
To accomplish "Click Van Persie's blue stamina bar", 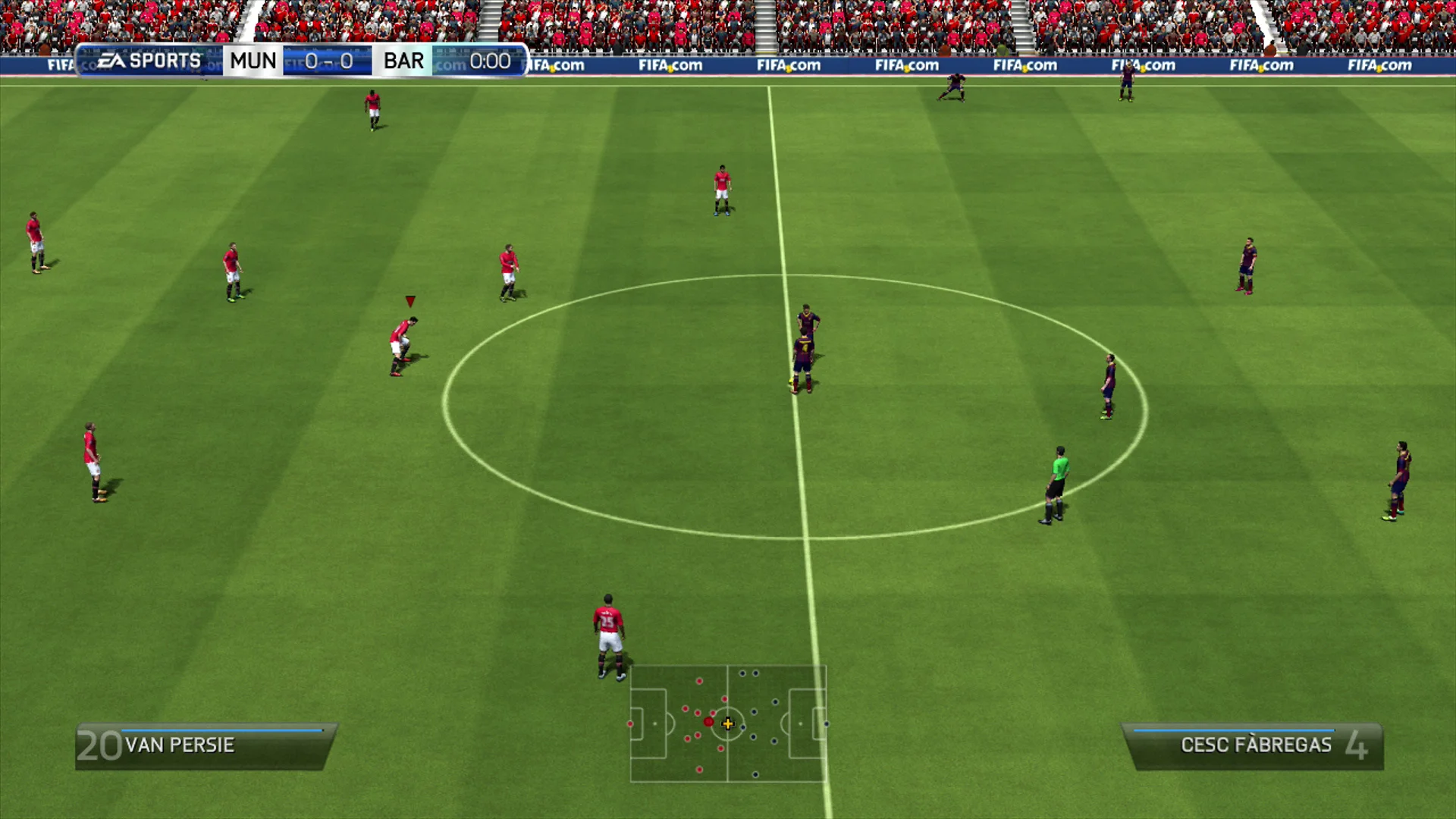I will click(x=220, y=730).
